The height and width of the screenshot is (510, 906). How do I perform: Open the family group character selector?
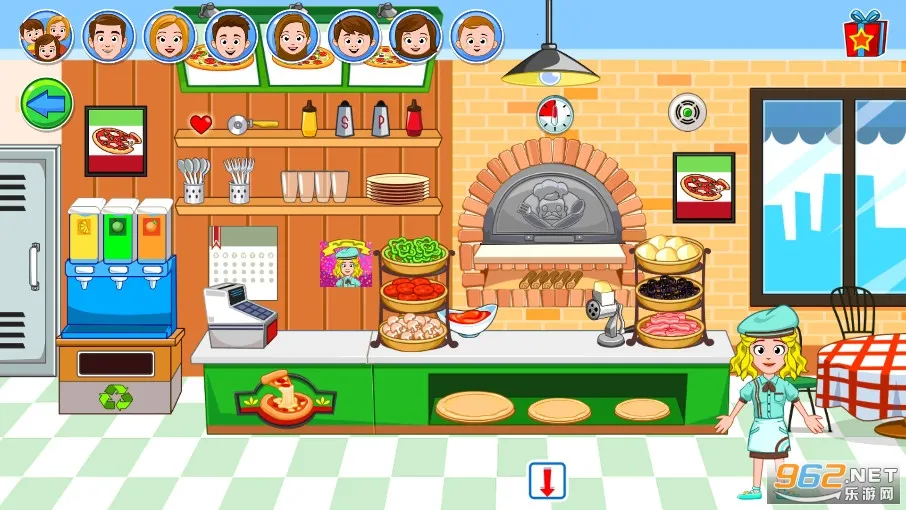(45, 36)
